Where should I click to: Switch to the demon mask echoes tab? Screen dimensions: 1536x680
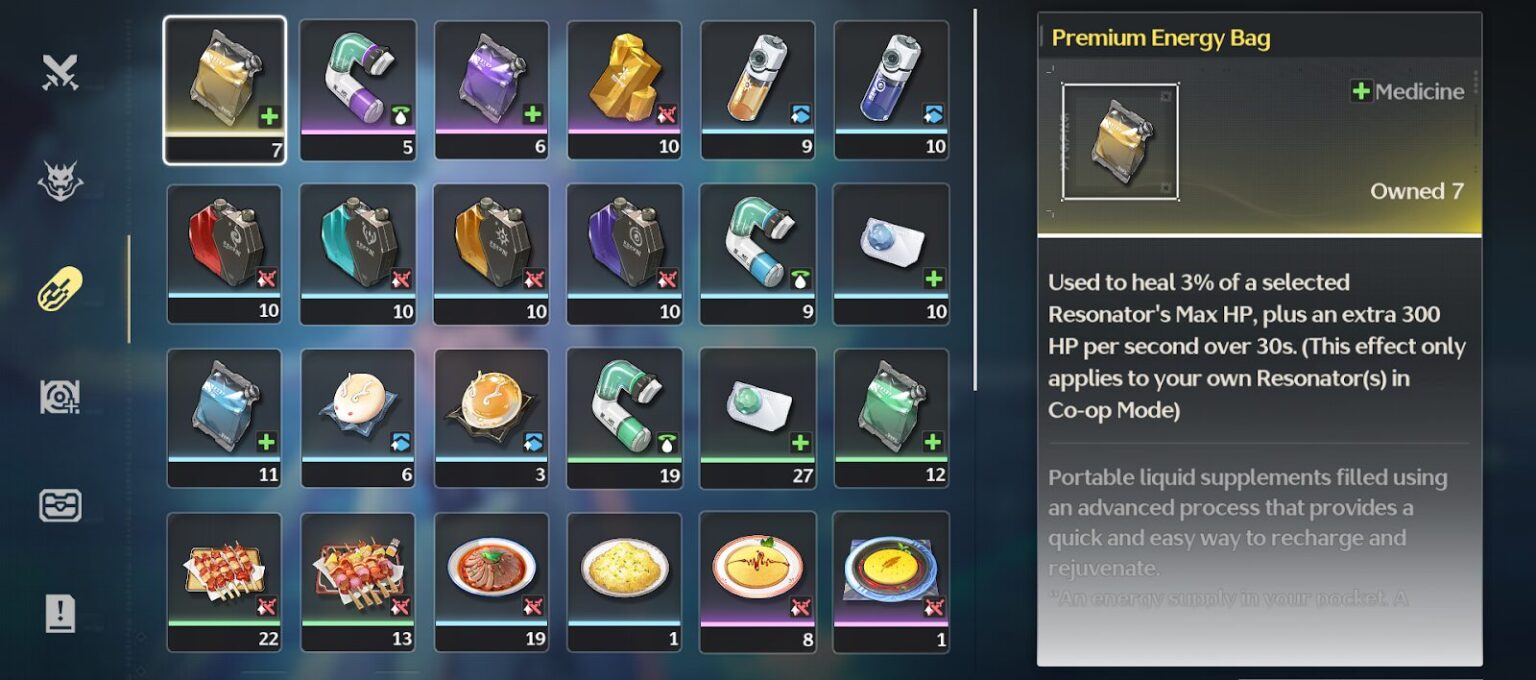(x=60, y=181)
